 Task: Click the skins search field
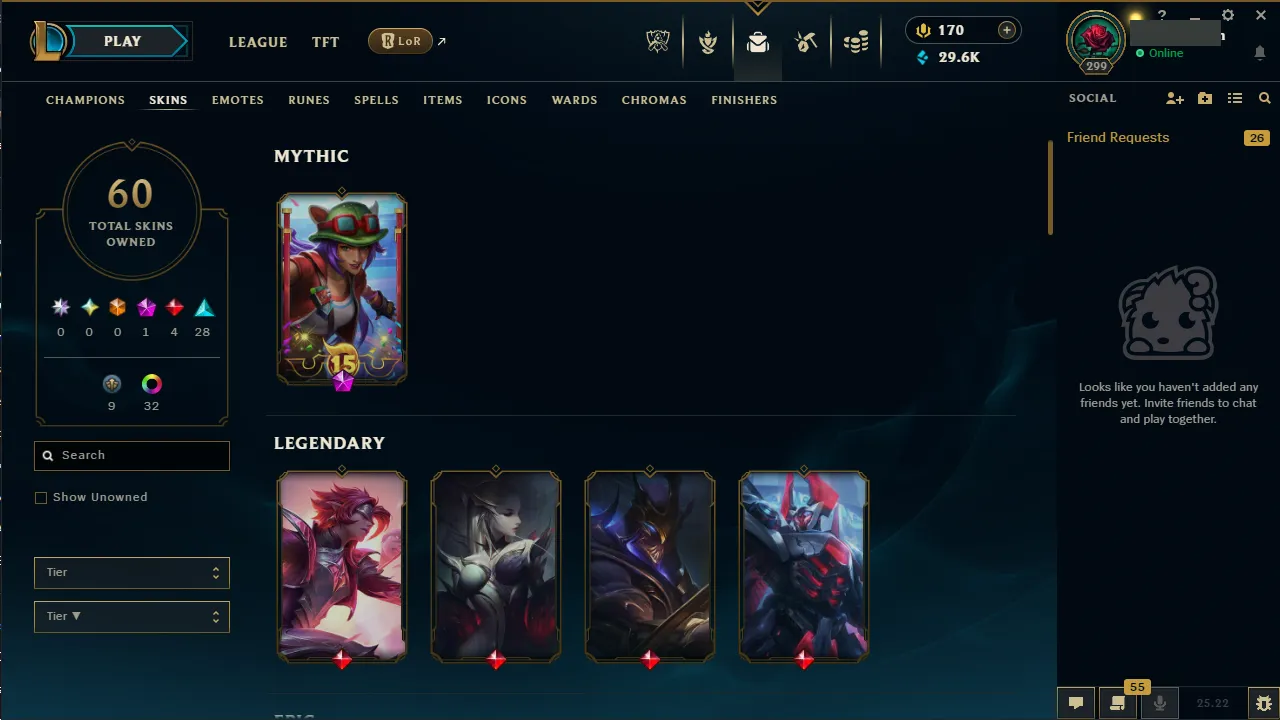[x=131, y=455]
